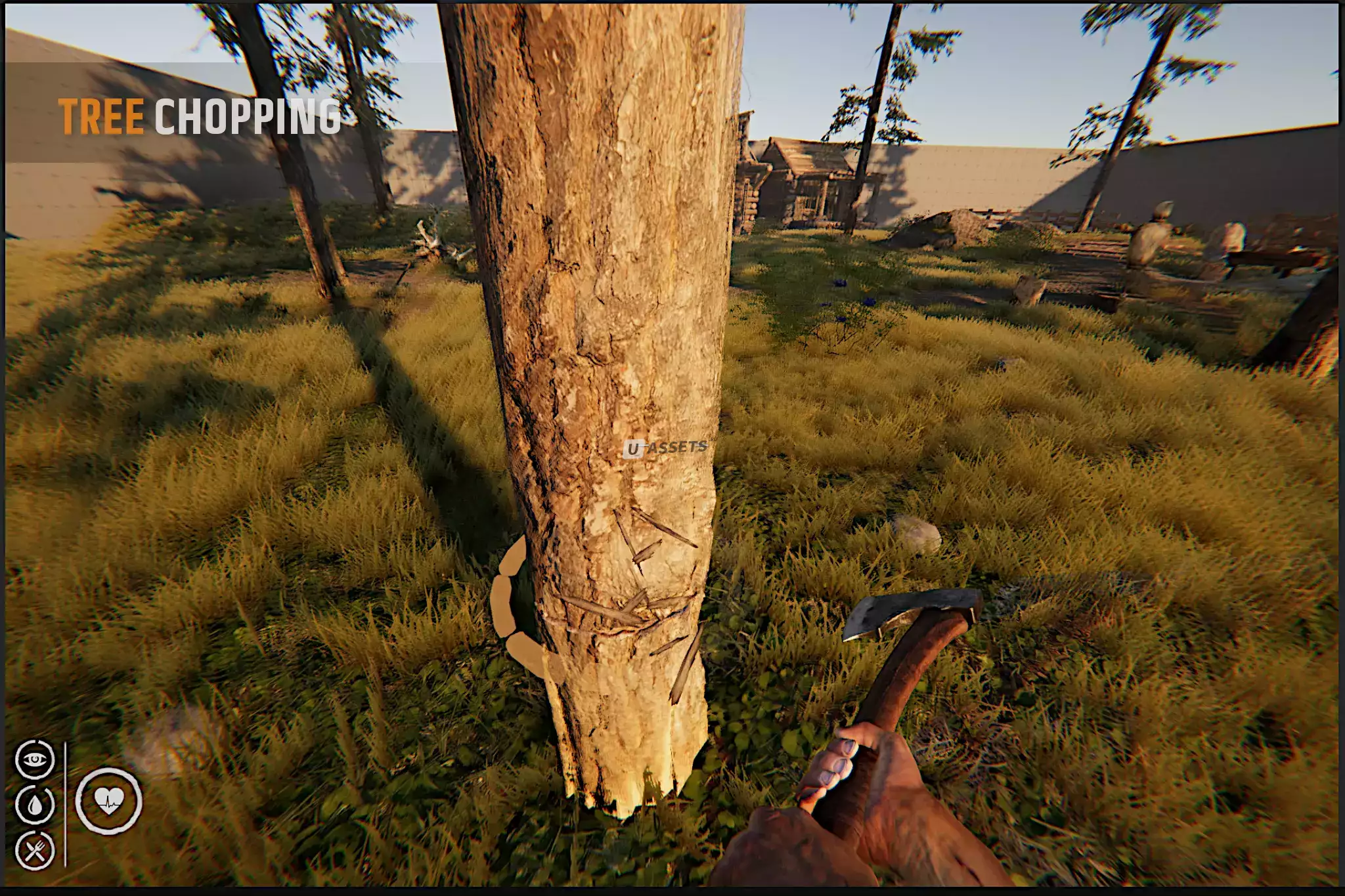This screenshot has height=896, width=1345.
Task: Click the eye status icon
Action: tap(34, 759)
